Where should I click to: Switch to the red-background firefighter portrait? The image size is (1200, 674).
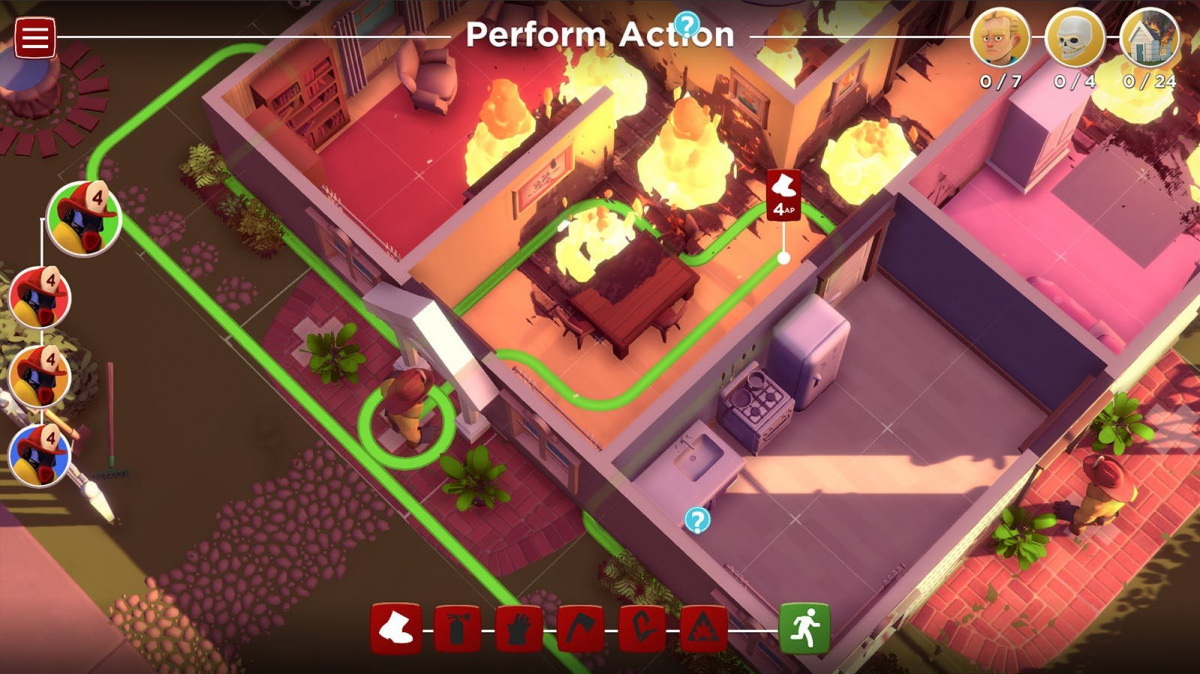40,297
